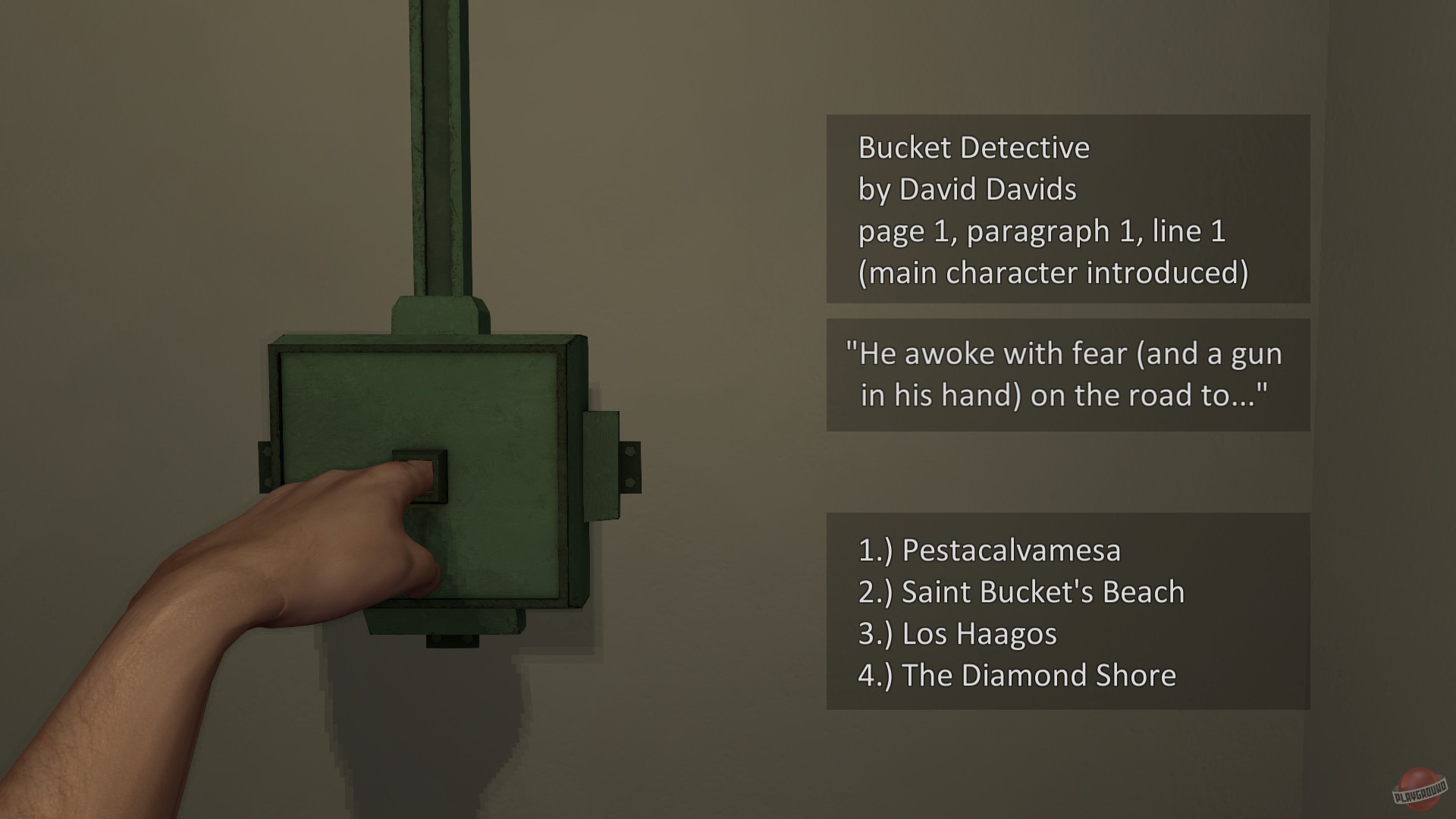1456x819 pixels.
Task: Click option number "3.)" label
Action: pyautogui.click(x=876, y=634)
